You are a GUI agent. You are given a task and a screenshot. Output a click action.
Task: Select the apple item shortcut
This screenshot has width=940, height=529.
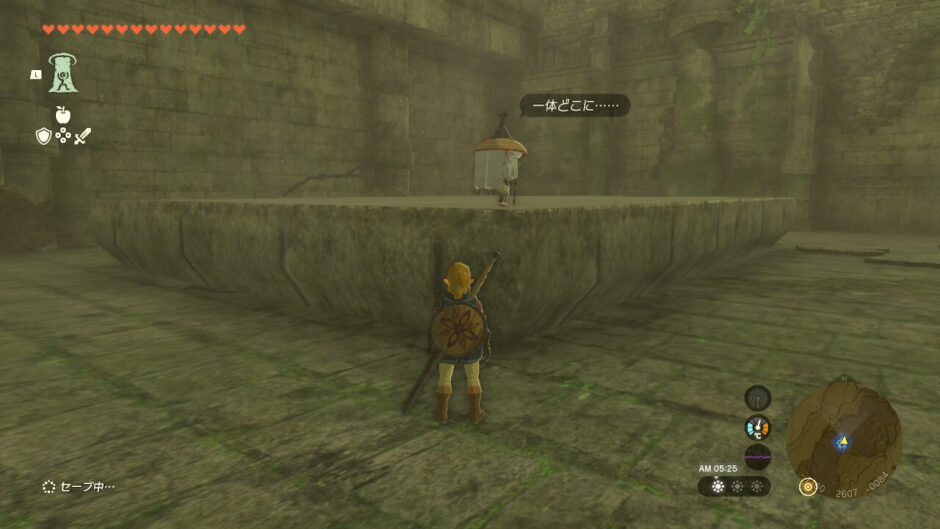(x=63, y=115)
